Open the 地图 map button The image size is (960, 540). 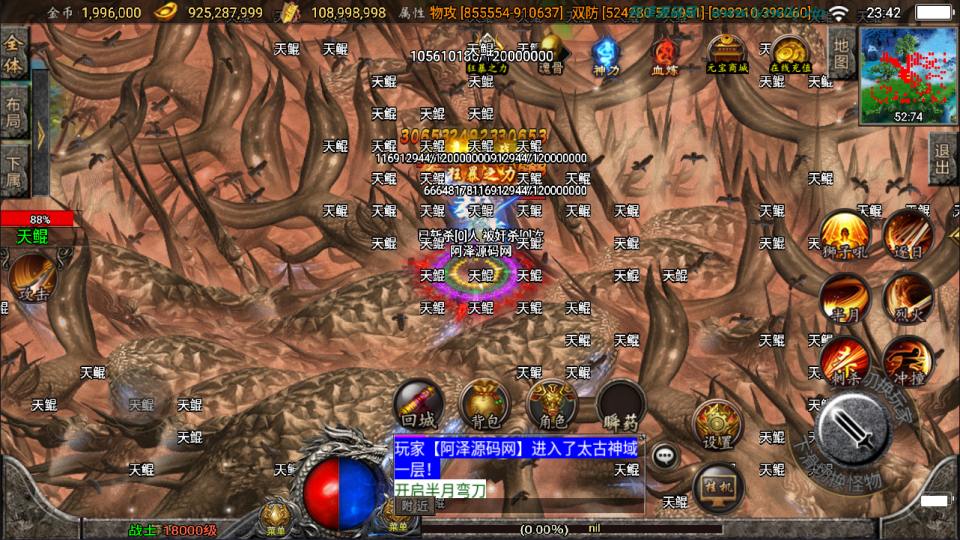(x=842, y=53)
